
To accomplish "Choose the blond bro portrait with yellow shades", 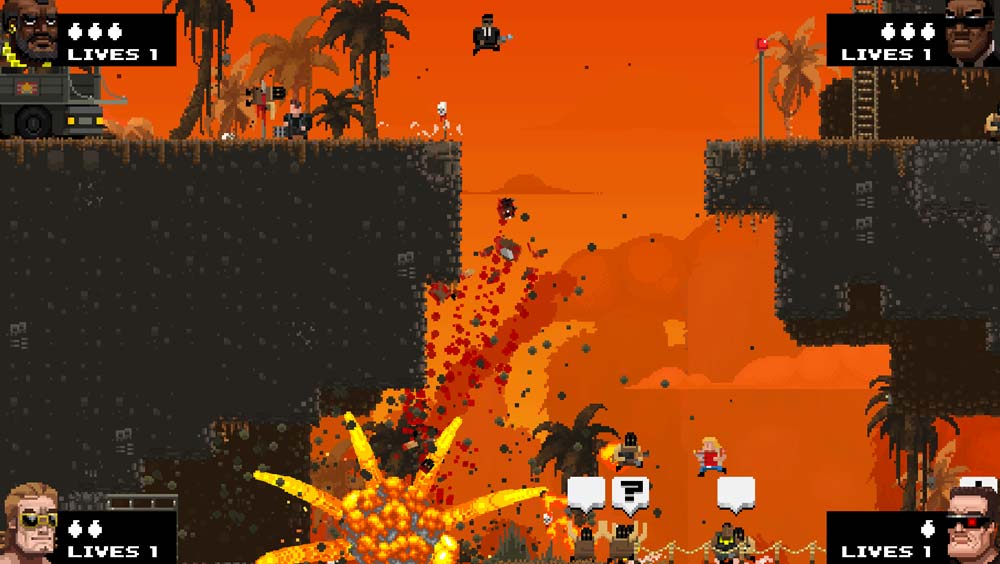I will [x=30, y=525].
